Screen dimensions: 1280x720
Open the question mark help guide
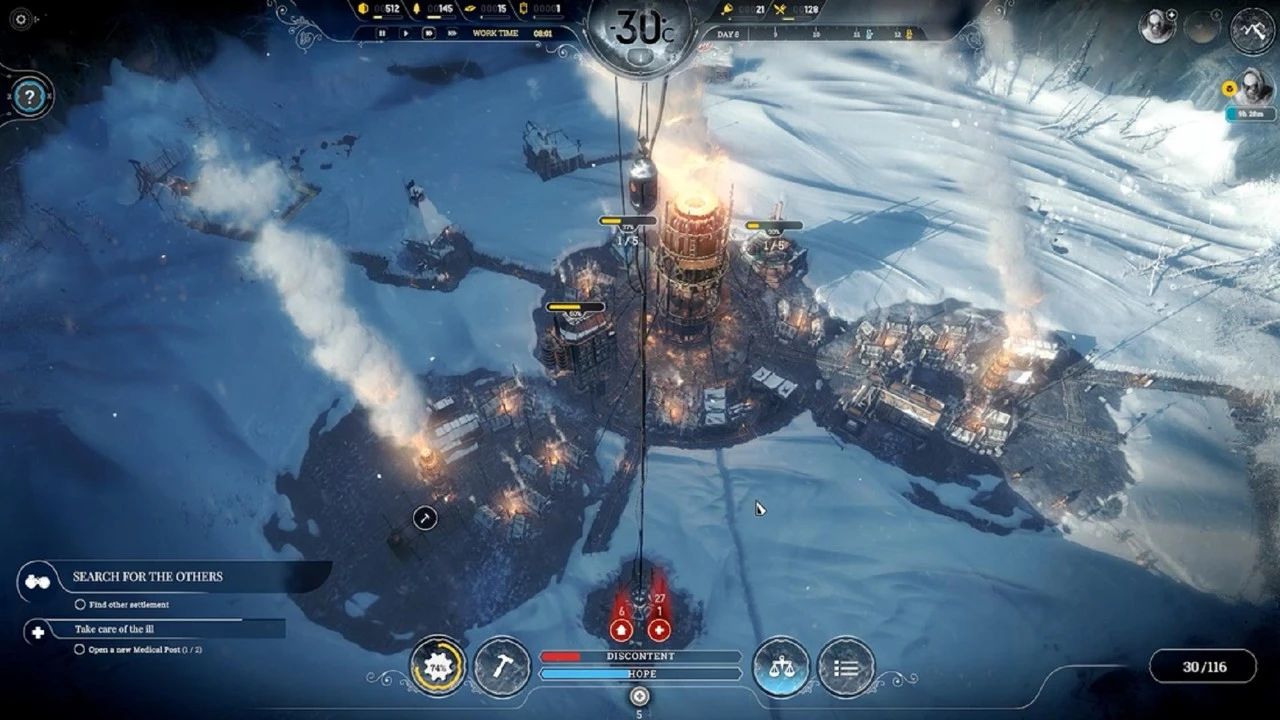pos(30,97)
